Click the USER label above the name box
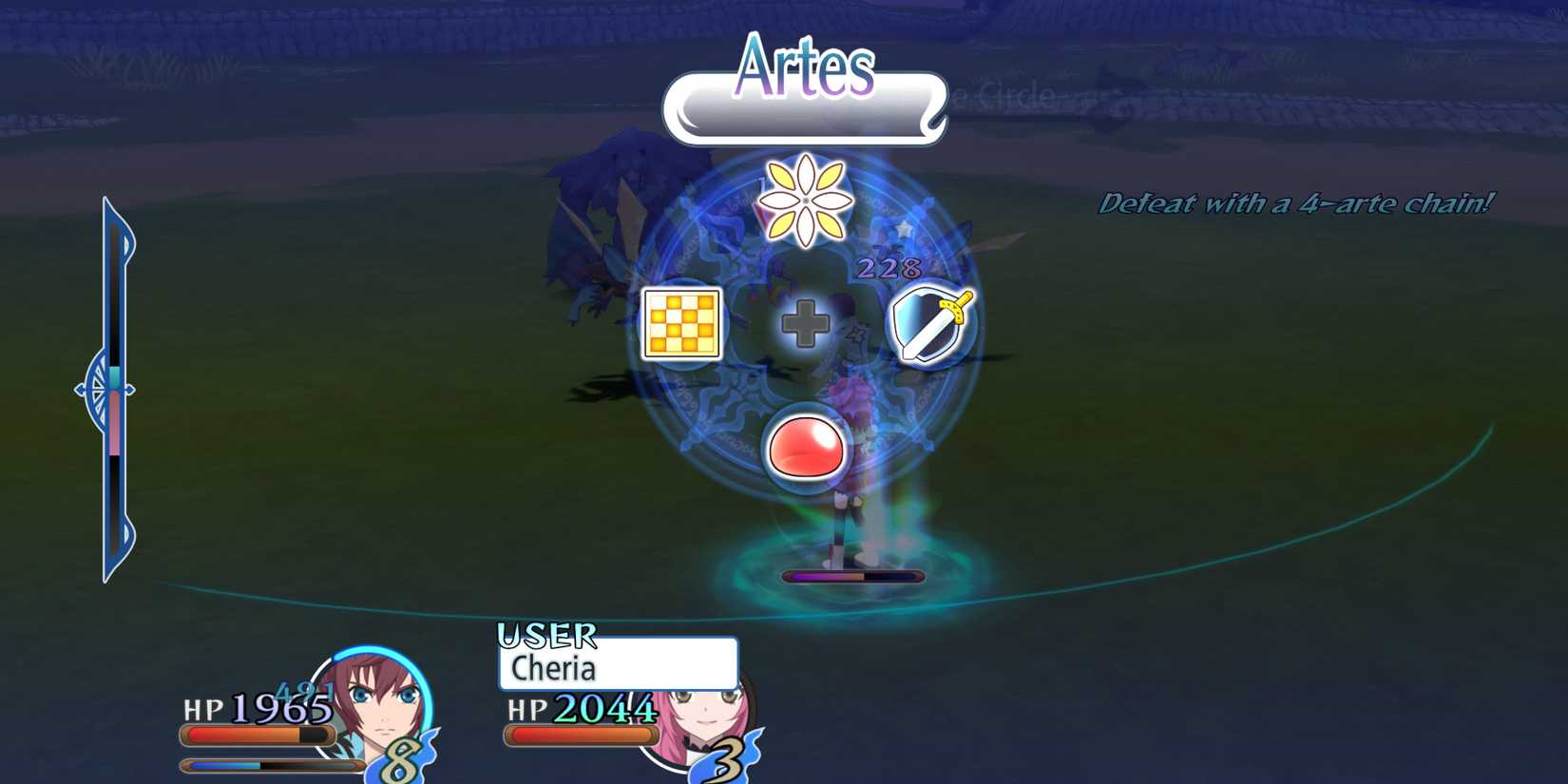This screenshot has height=784, width=1568. (x=546, y=635)
